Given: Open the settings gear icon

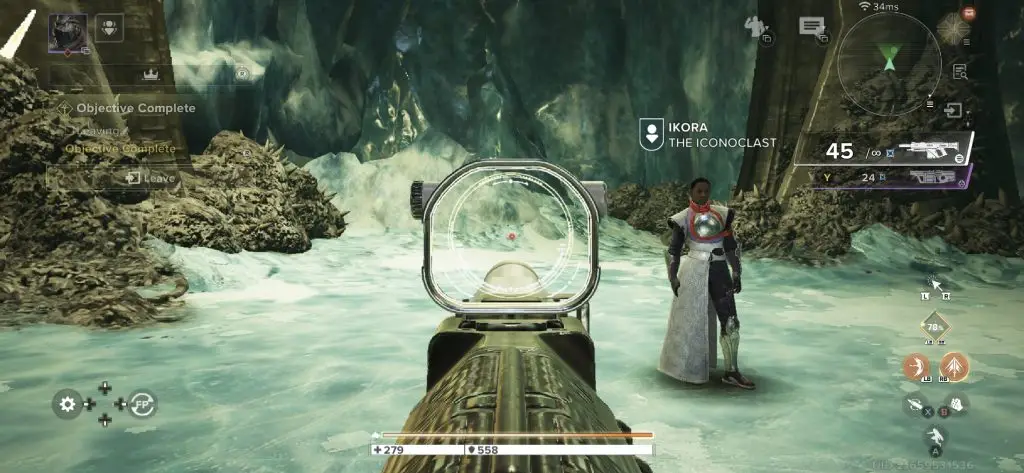Looking at the screenshot, I should (68, 404).
